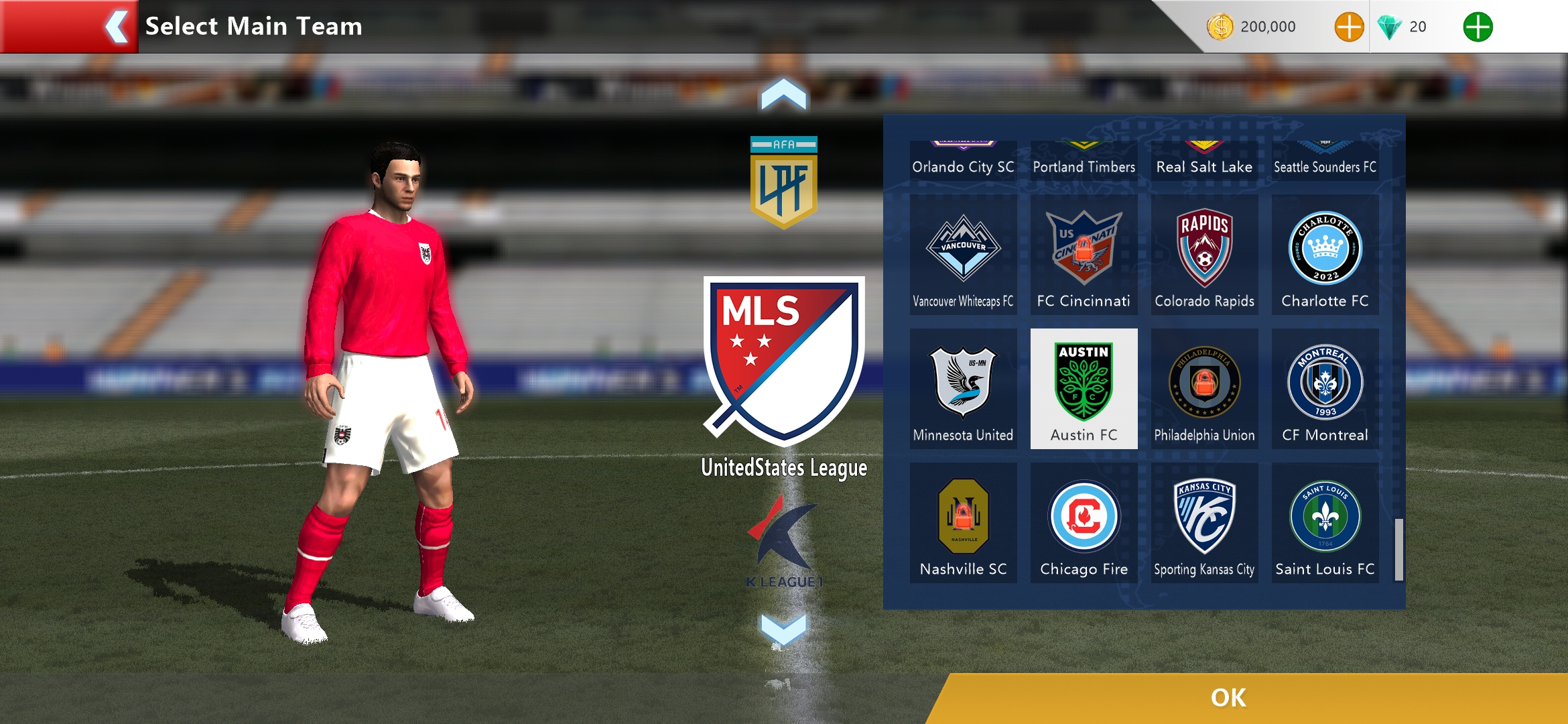Buy more green gems
1568x724 pixels.
pyautogui.click(x=1477, y=27)
